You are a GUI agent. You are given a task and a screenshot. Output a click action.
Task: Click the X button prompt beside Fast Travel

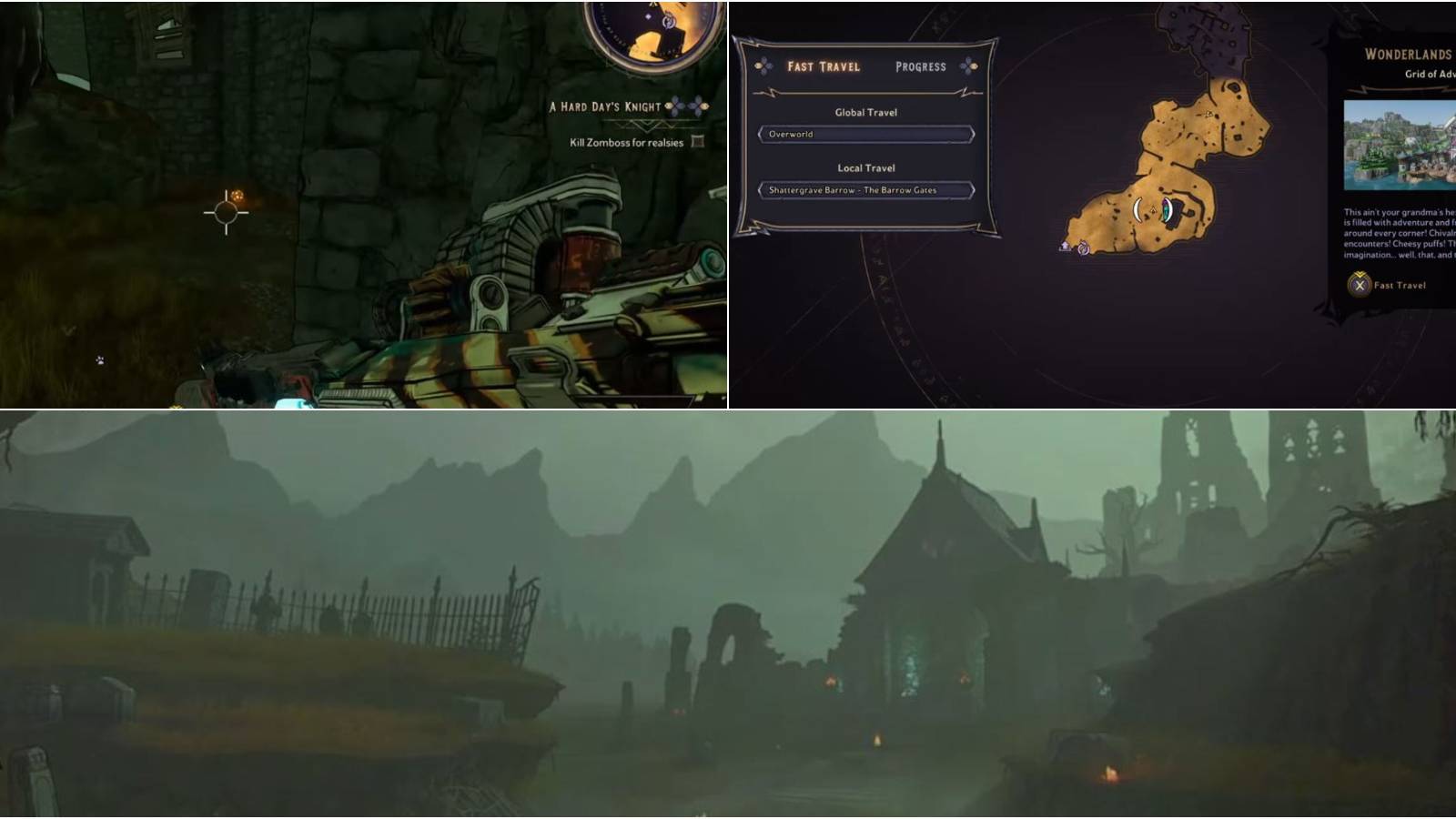click(1358, 284)
